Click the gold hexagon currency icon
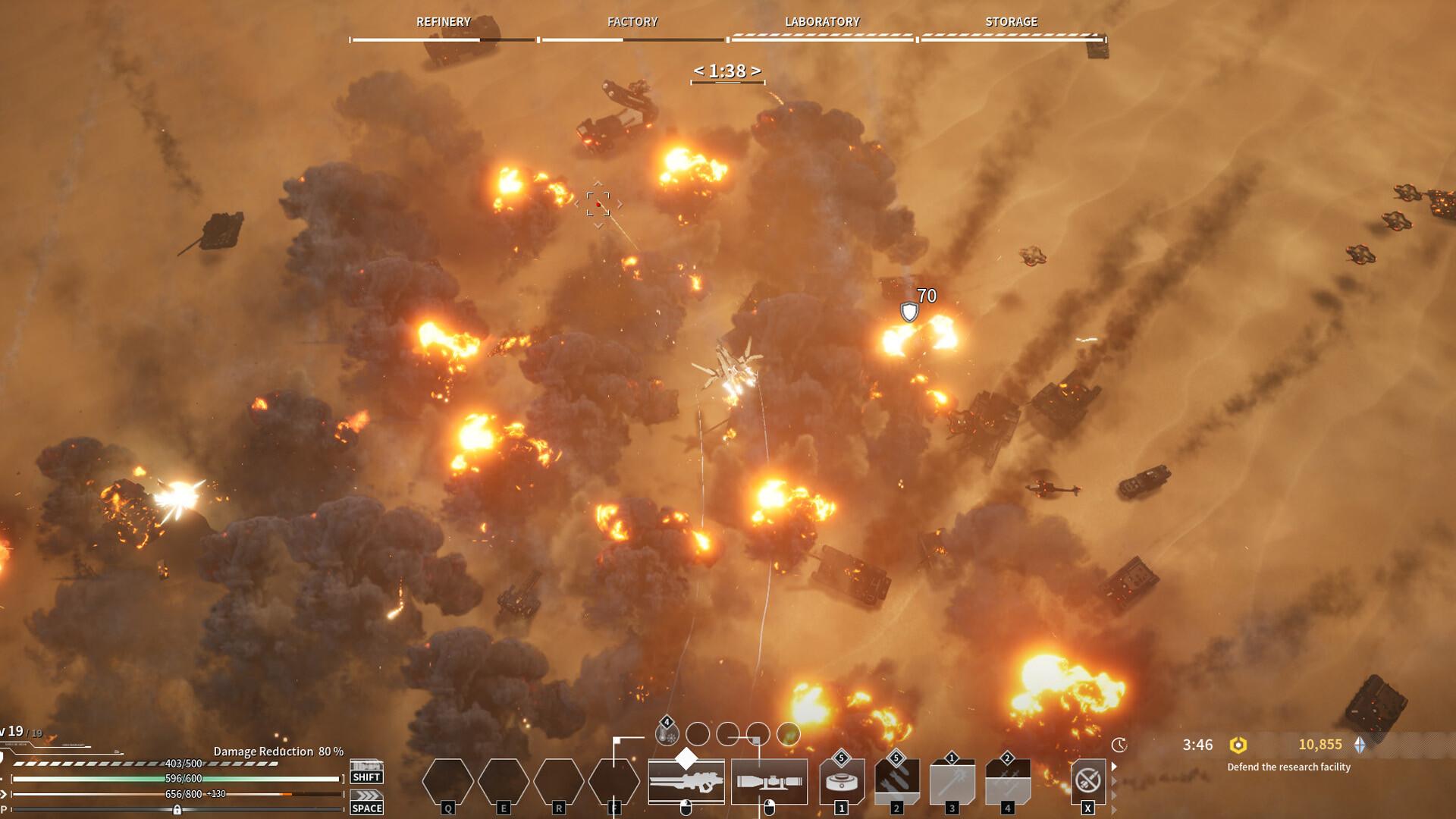Image resolution: width=1456 pixels, height=819 pixels. click(x=1238, y=745)
